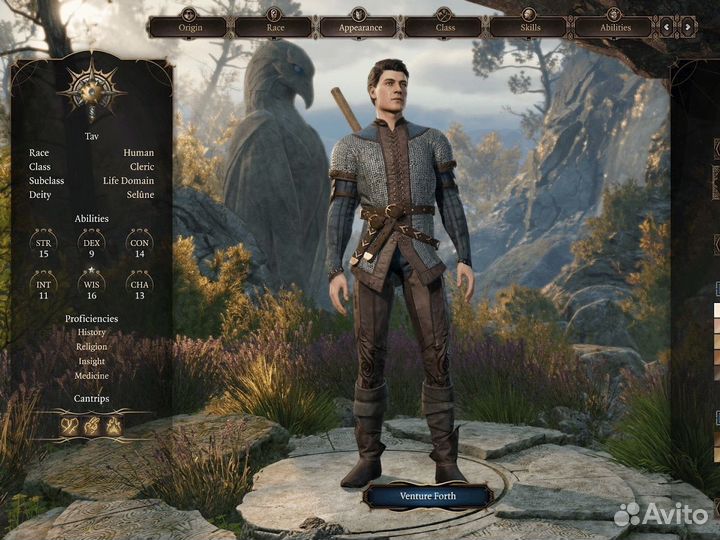Choose the pointing hand cantrip icon
The height and width of the screenshot is (540, 720).
(x=92, y=425)
